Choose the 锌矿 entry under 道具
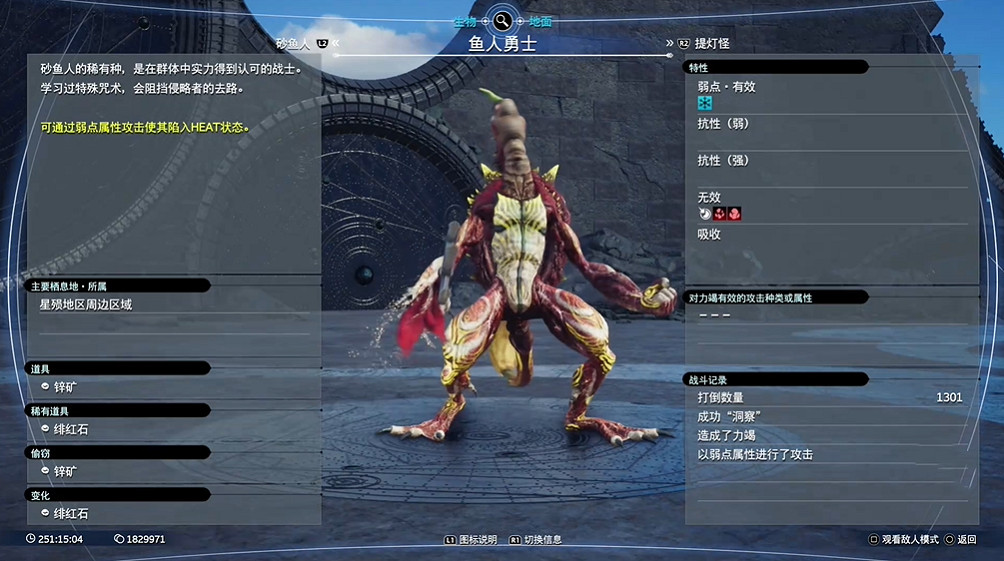The image size is (1004, 561). (65, 387)
